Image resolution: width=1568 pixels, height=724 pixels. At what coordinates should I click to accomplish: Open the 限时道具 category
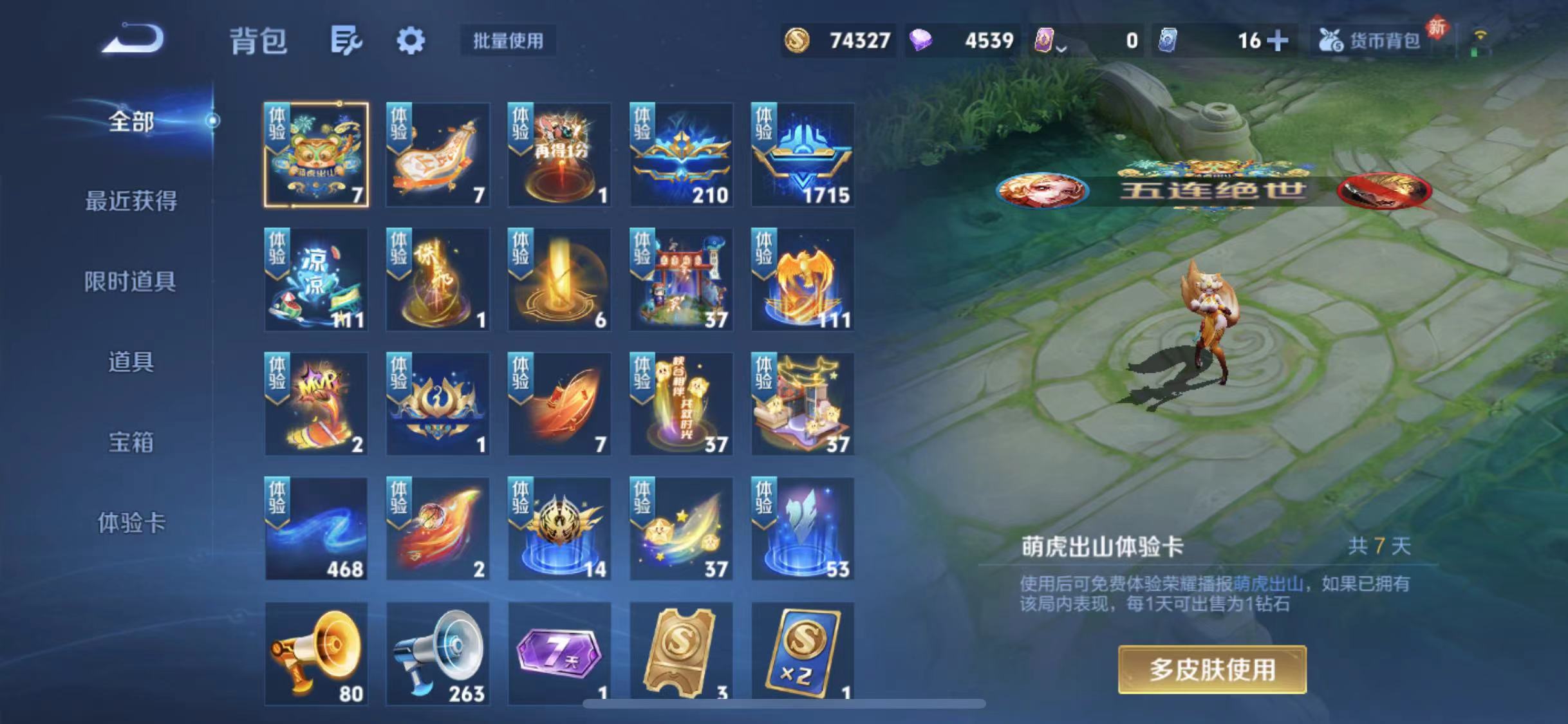coord(131,281)
